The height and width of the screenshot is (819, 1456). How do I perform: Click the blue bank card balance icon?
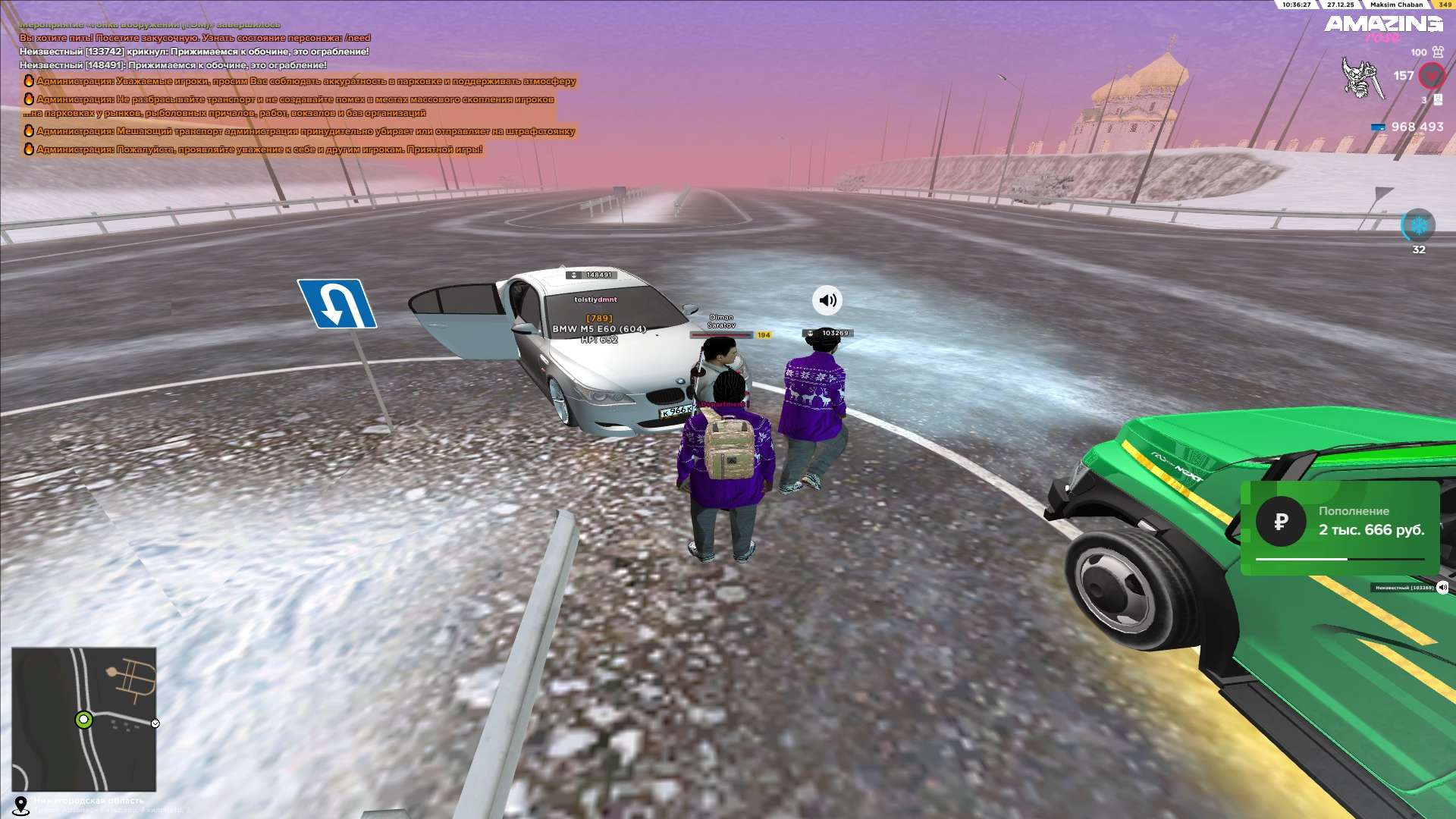click(x=1378, y=127)
